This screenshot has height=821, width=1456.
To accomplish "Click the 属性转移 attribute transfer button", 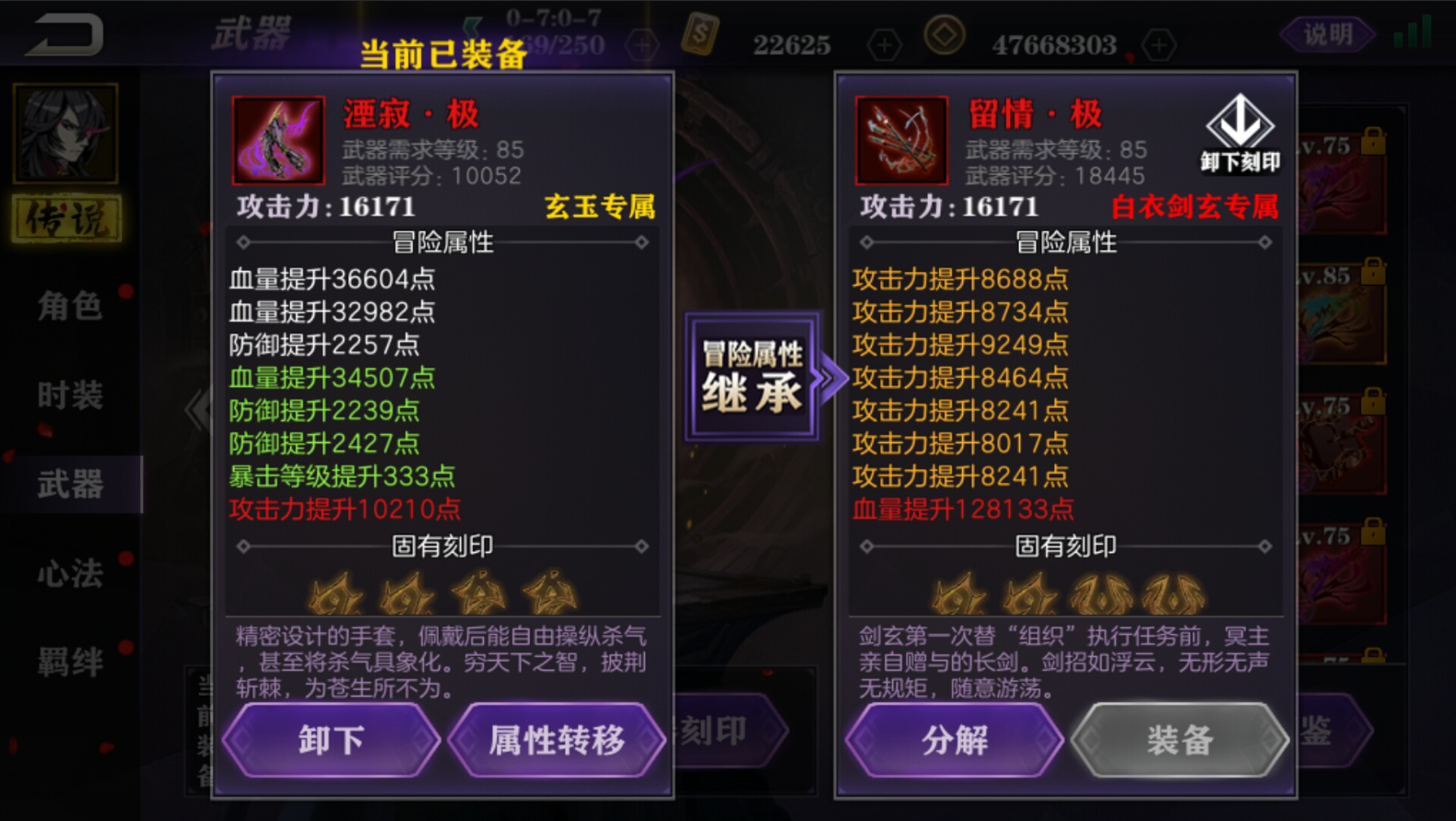I will (557, 740).
